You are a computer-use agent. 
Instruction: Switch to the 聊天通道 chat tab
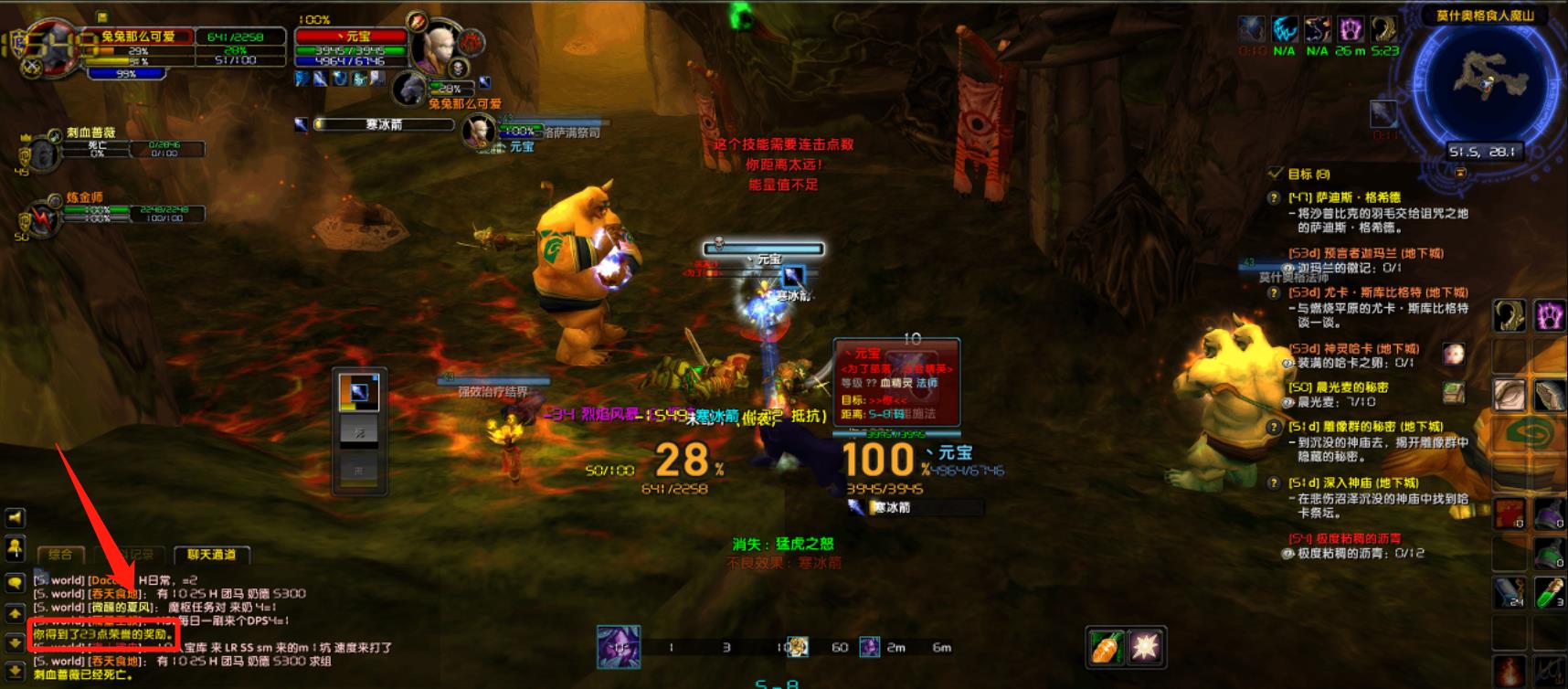pyautogui.click(x=211, y=555)
